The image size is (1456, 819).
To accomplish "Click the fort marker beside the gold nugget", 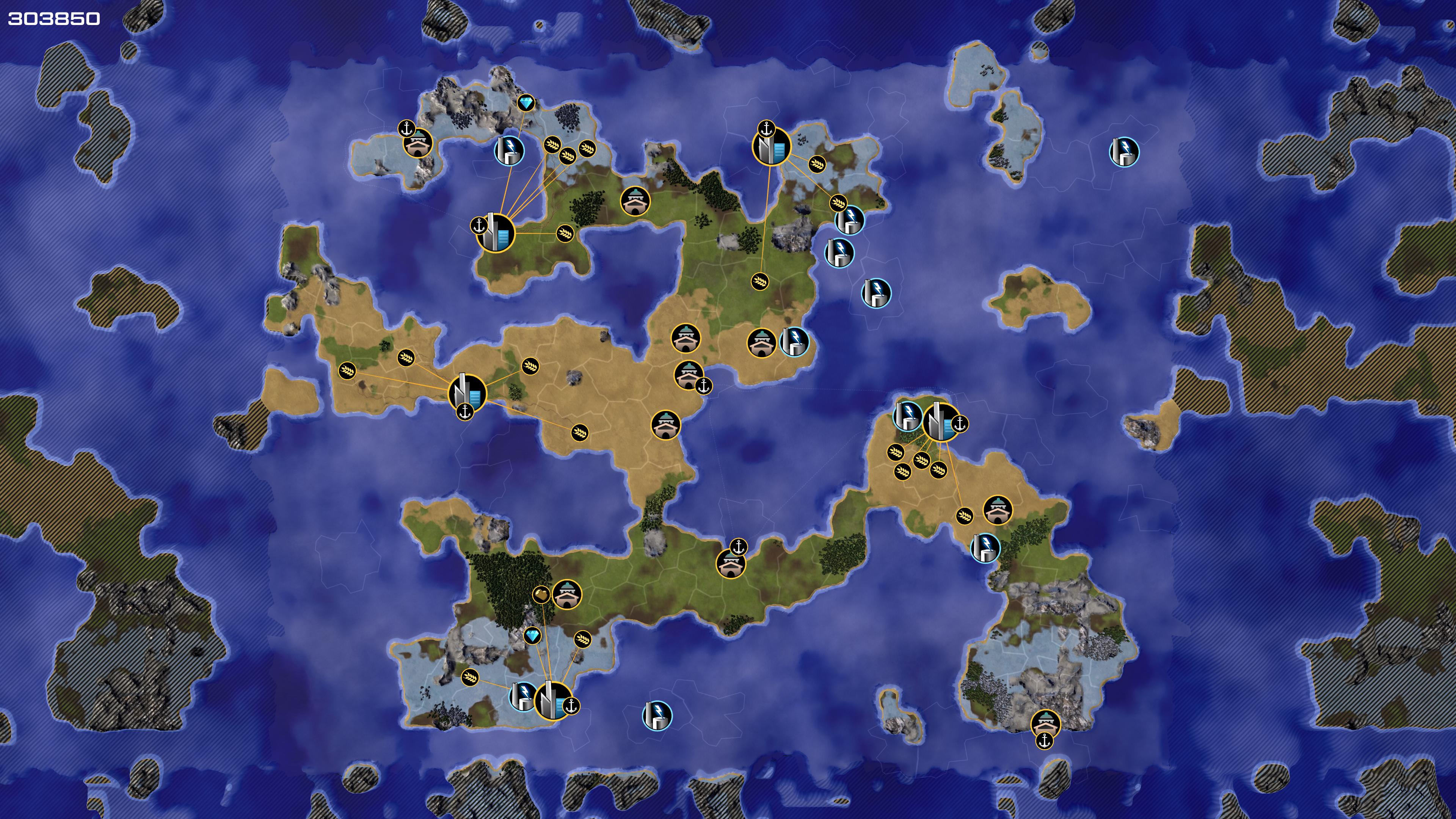I will [x=566, y=594].
